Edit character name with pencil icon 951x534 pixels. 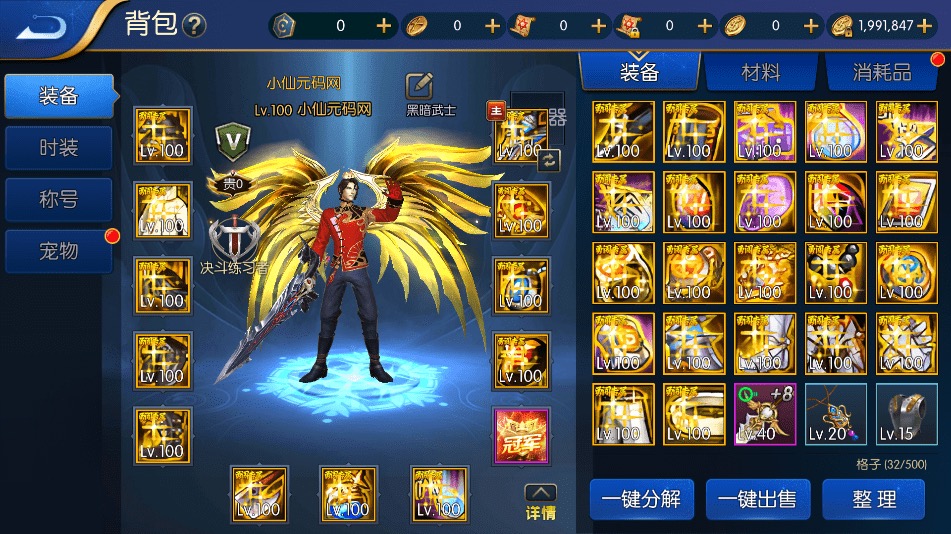pos(419,86)
